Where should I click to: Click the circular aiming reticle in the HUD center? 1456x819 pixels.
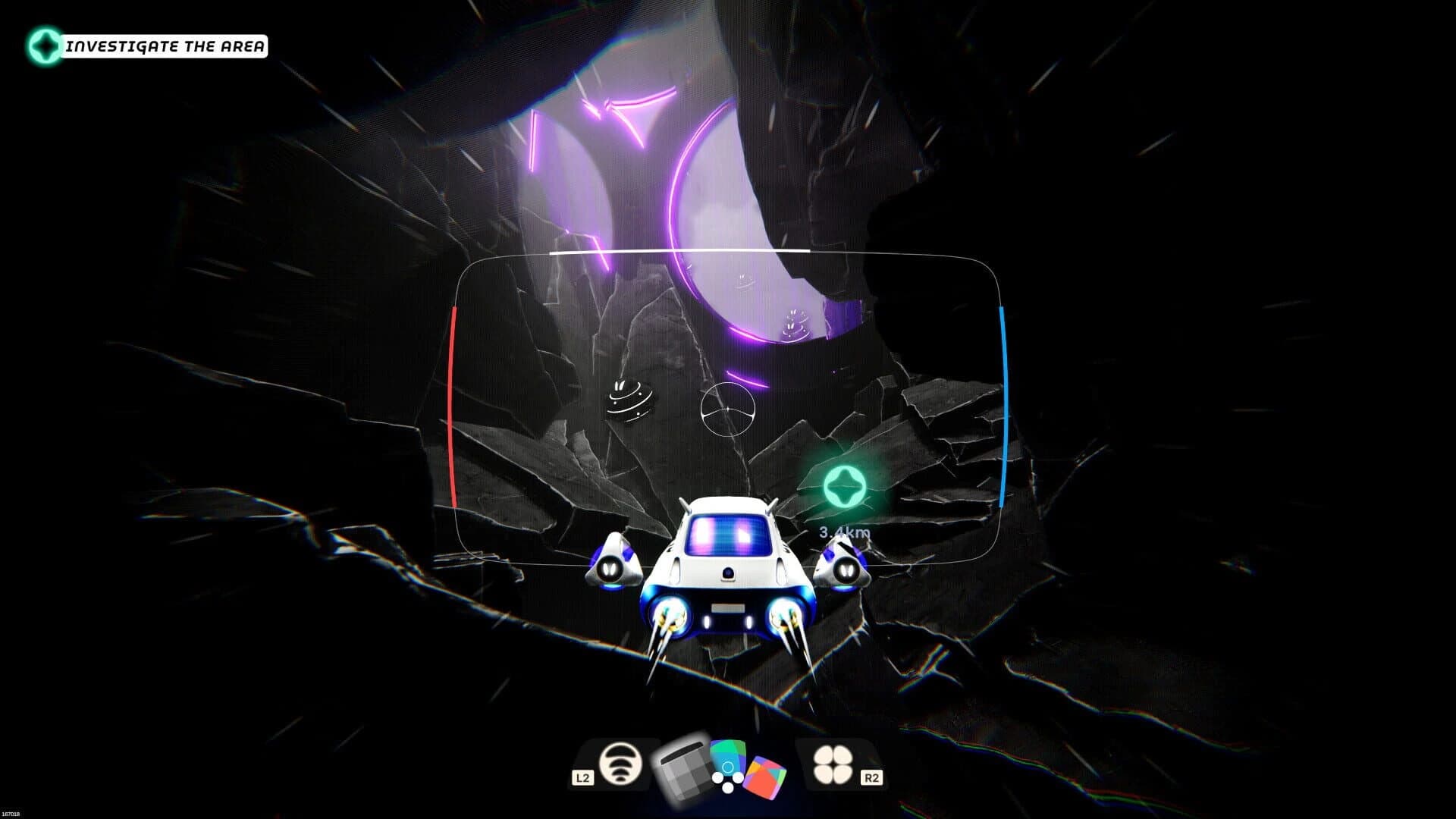730,409
